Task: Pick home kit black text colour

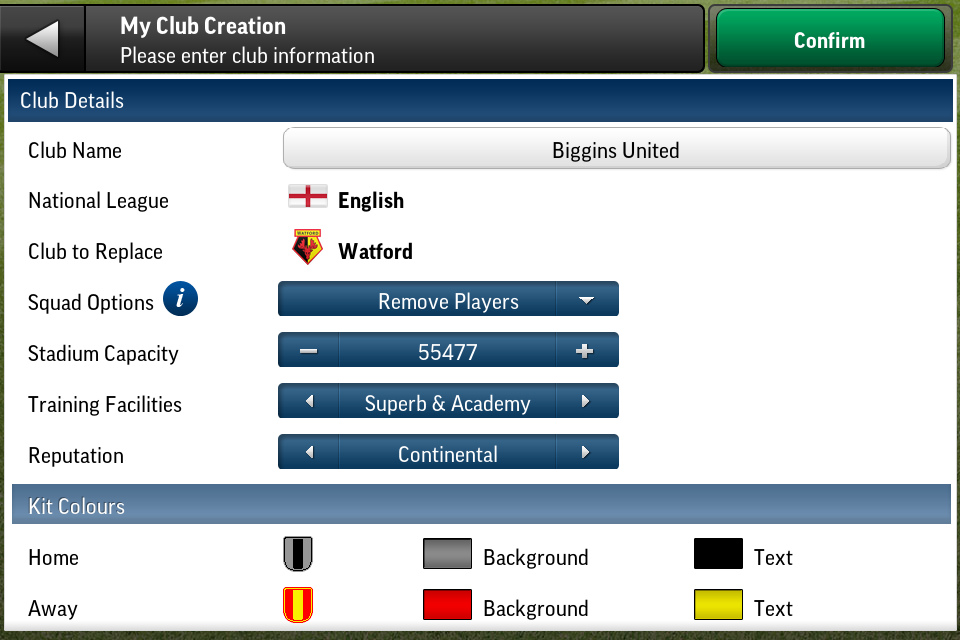Action: 718,555
